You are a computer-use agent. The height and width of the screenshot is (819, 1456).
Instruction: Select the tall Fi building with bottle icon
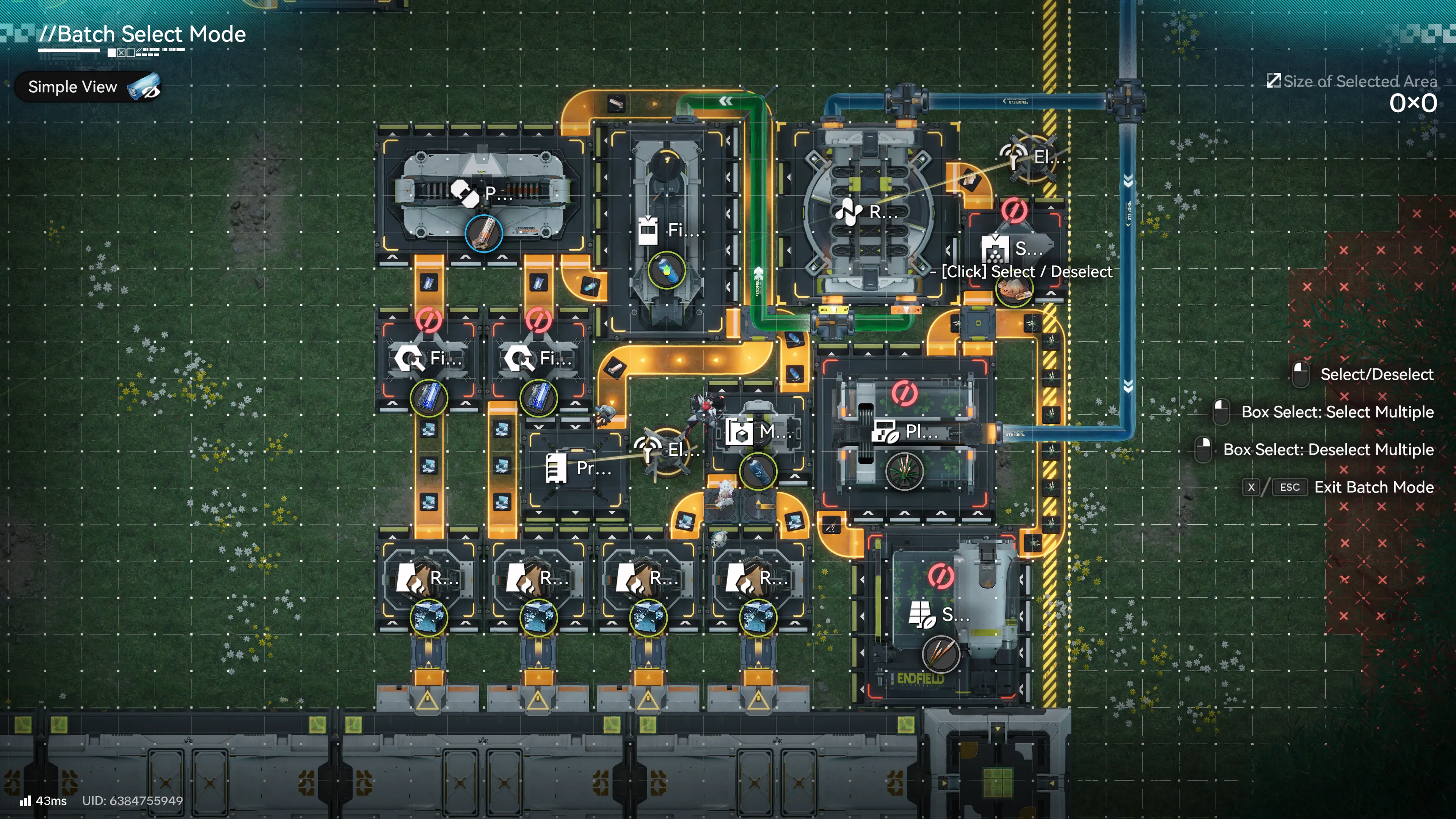[x=667, y=230]
